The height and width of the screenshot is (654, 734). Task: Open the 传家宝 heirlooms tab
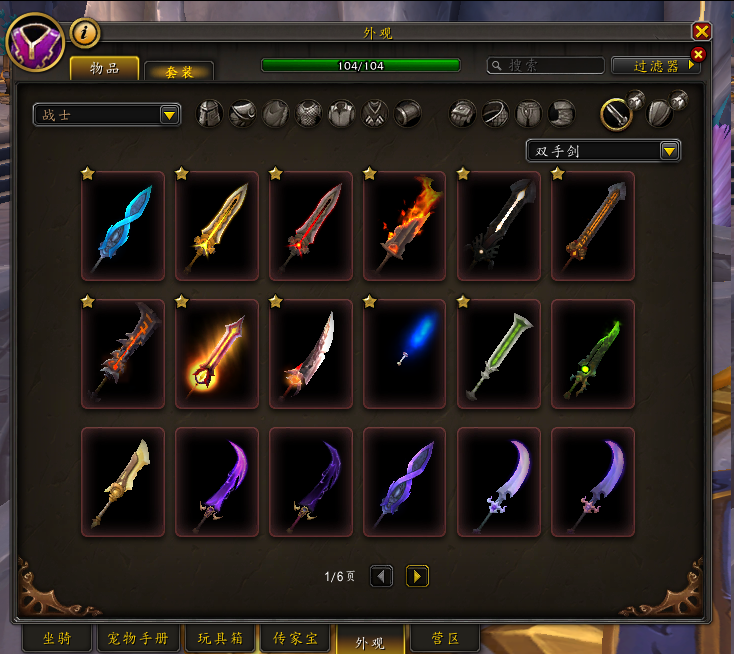(294, 638)
